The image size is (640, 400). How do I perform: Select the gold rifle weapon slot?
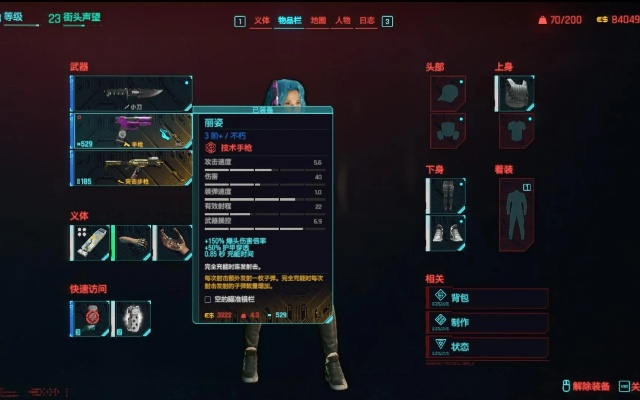[x=132, y=167]
